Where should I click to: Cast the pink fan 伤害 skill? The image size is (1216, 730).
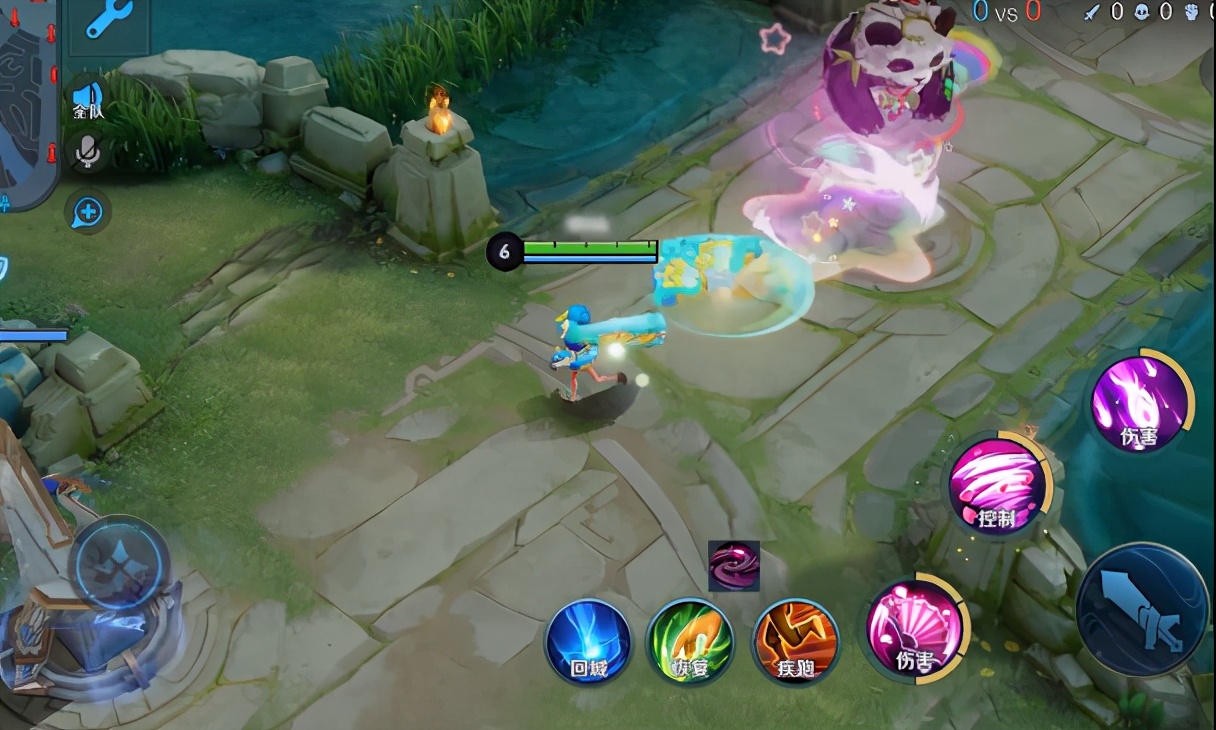click(913, 629)
